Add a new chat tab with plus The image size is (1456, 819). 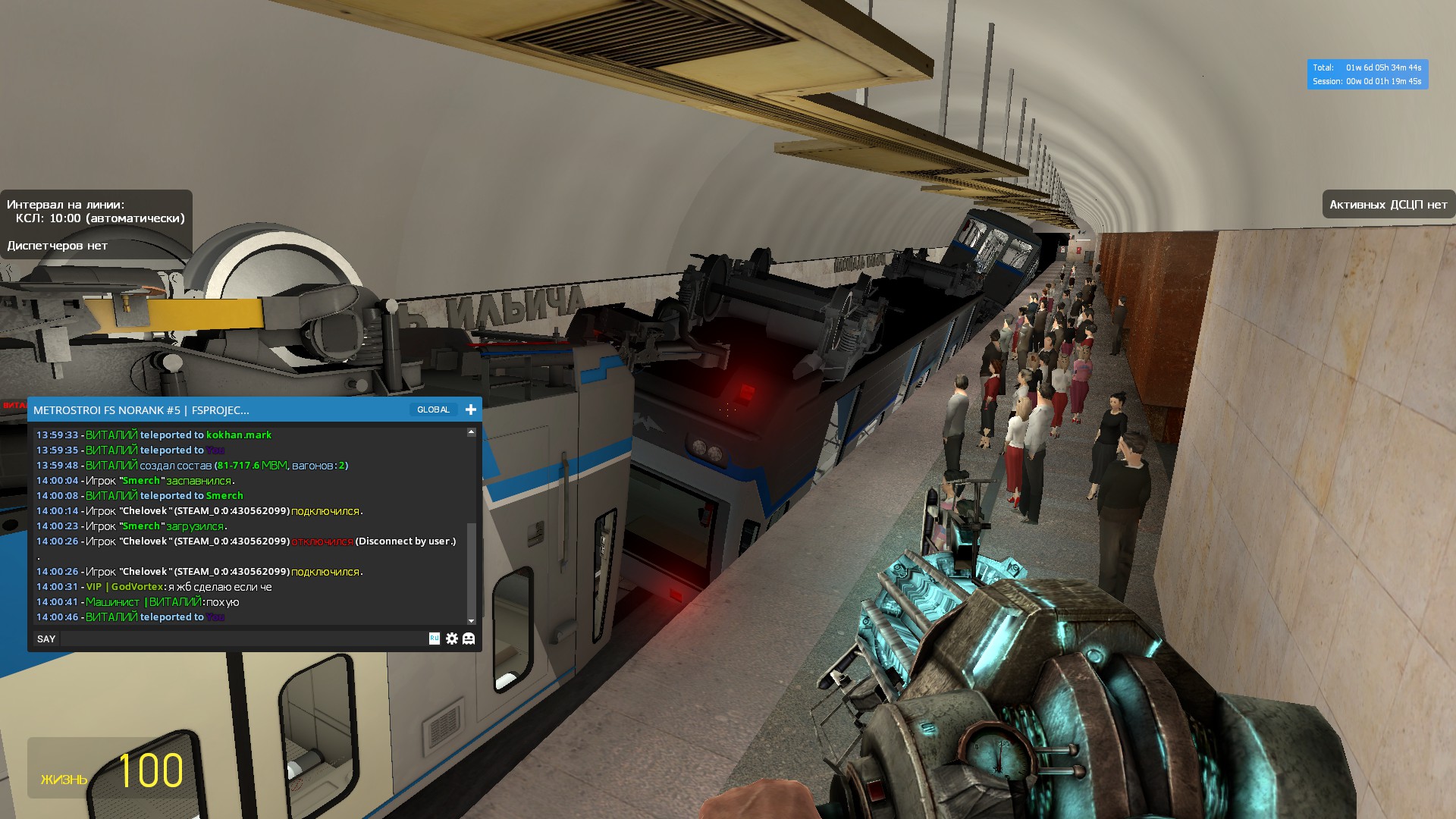tap(471, 409)
